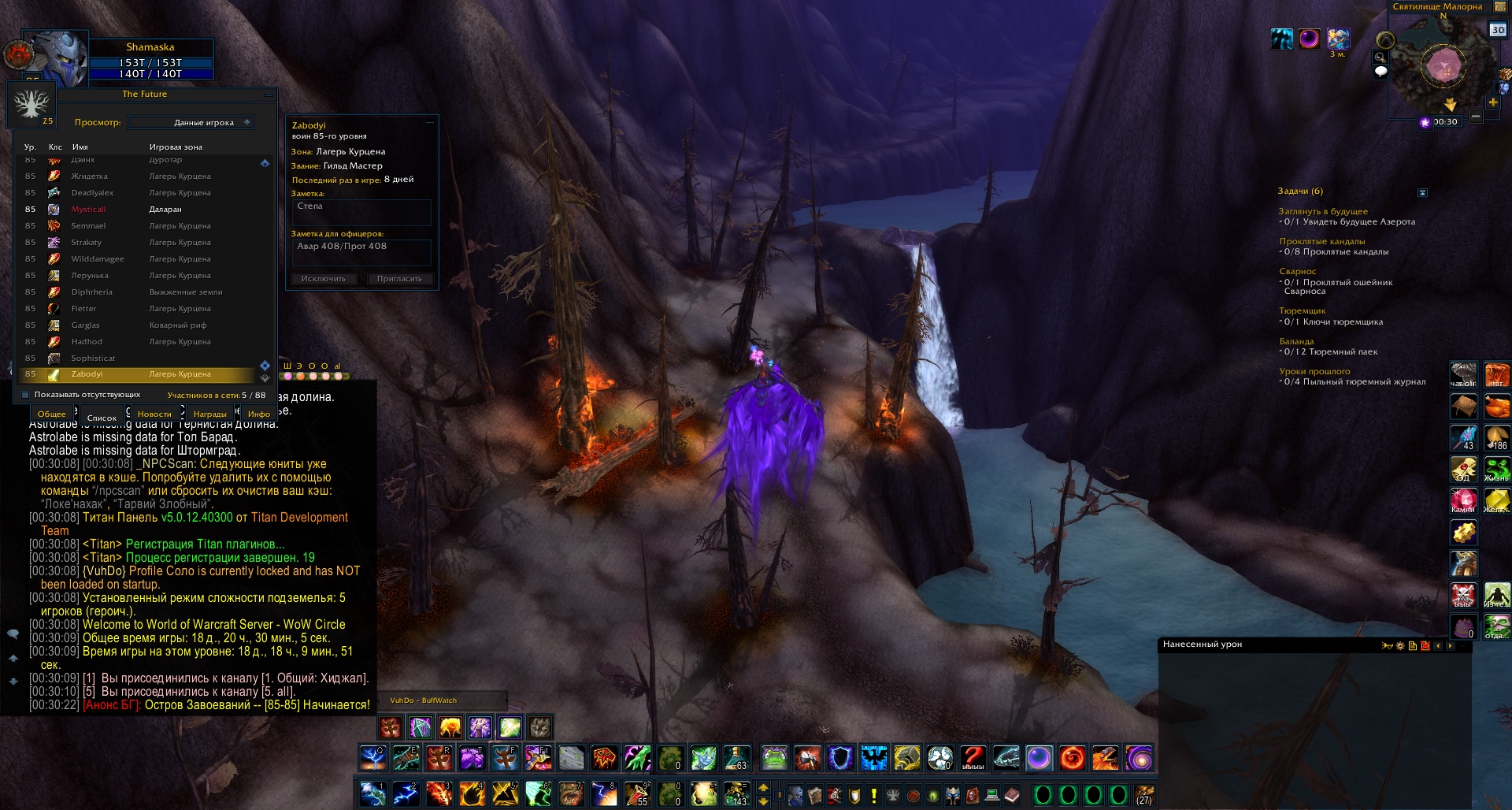Switch to the Новости guild tab
This screenshot has height=810, width=1512.
click(154, 414)
